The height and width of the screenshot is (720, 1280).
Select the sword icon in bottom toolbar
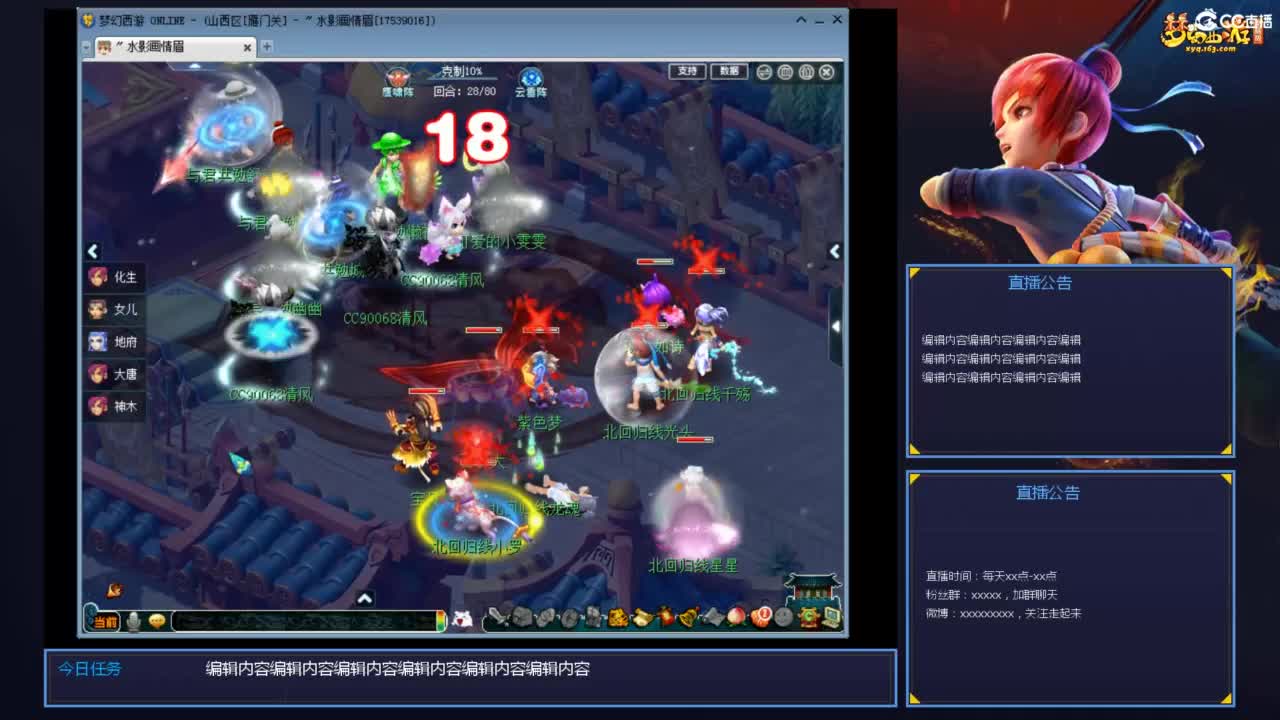497,617
